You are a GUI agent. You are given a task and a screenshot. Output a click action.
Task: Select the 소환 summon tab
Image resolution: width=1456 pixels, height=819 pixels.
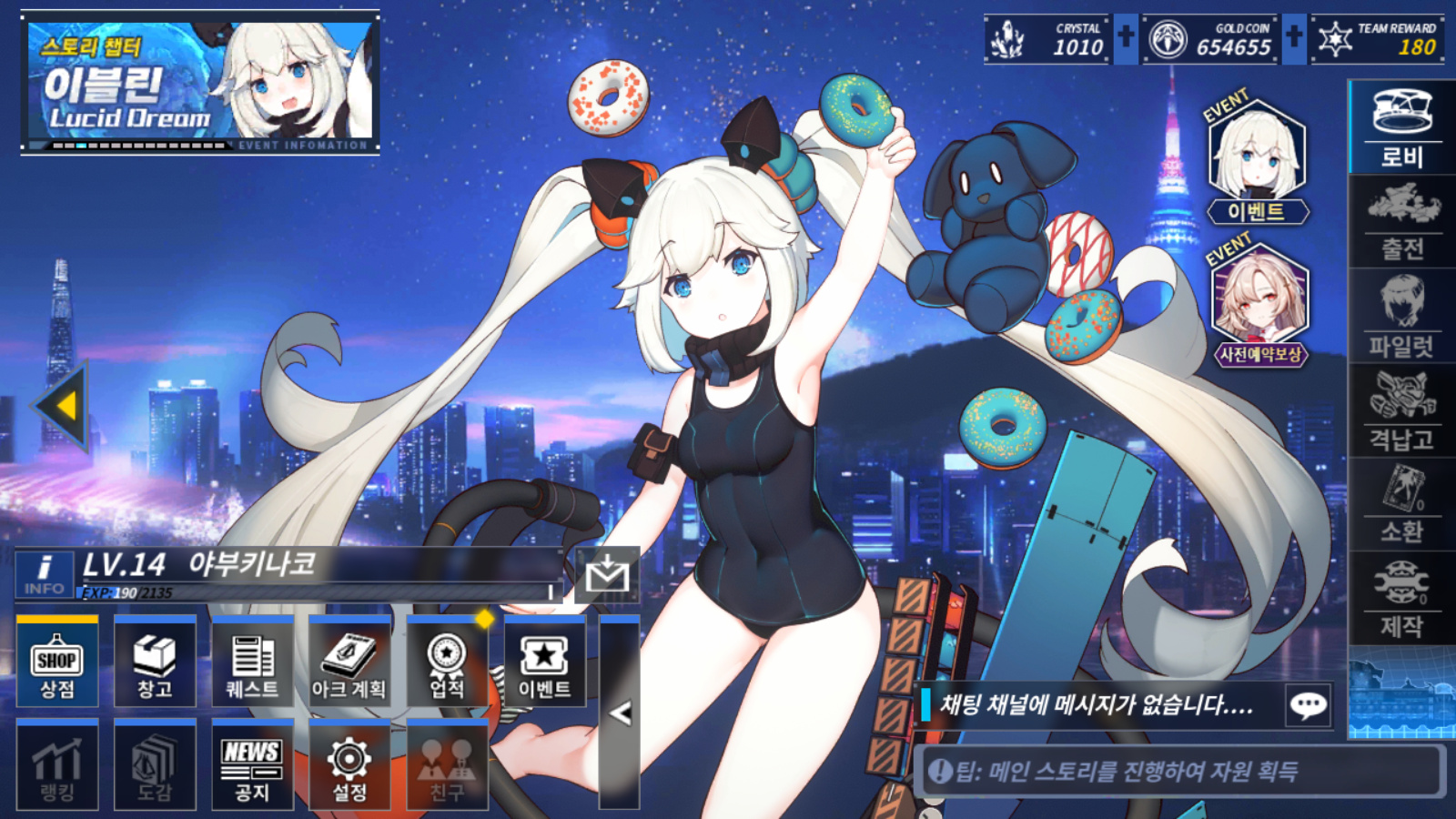point(1401,505)
